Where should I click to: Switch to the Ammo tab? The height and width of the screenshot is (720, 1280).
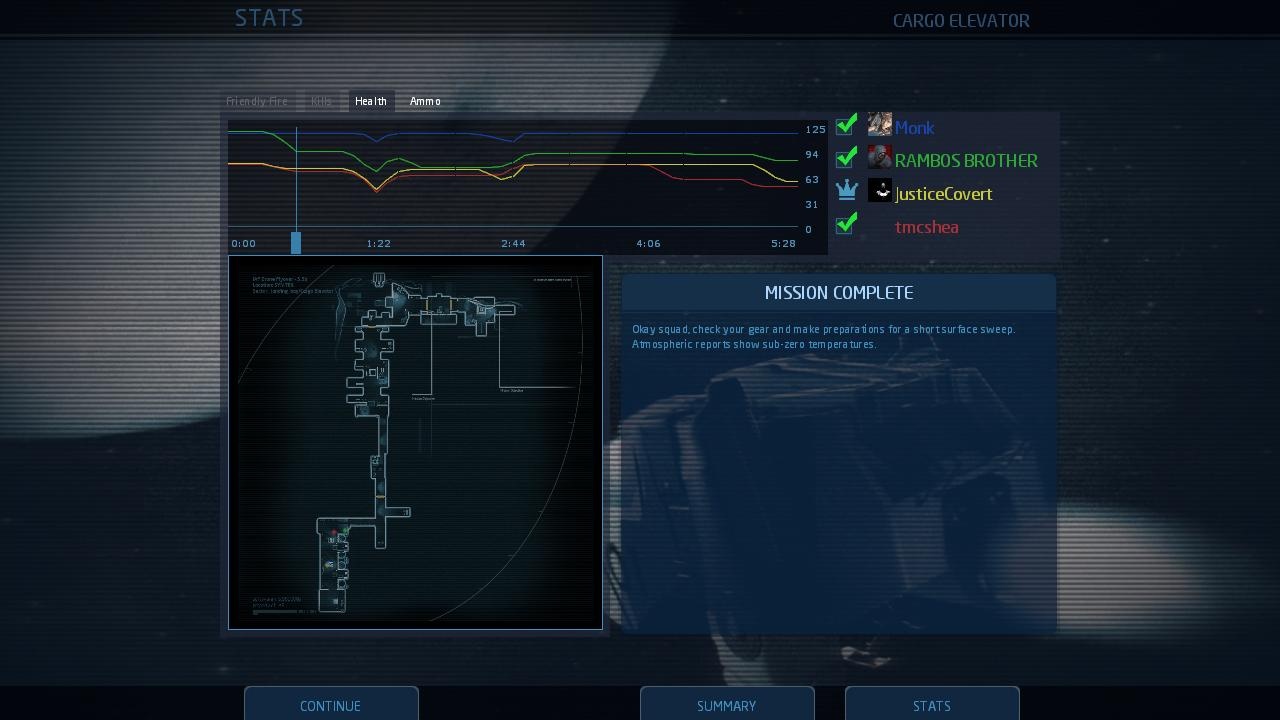424,100
